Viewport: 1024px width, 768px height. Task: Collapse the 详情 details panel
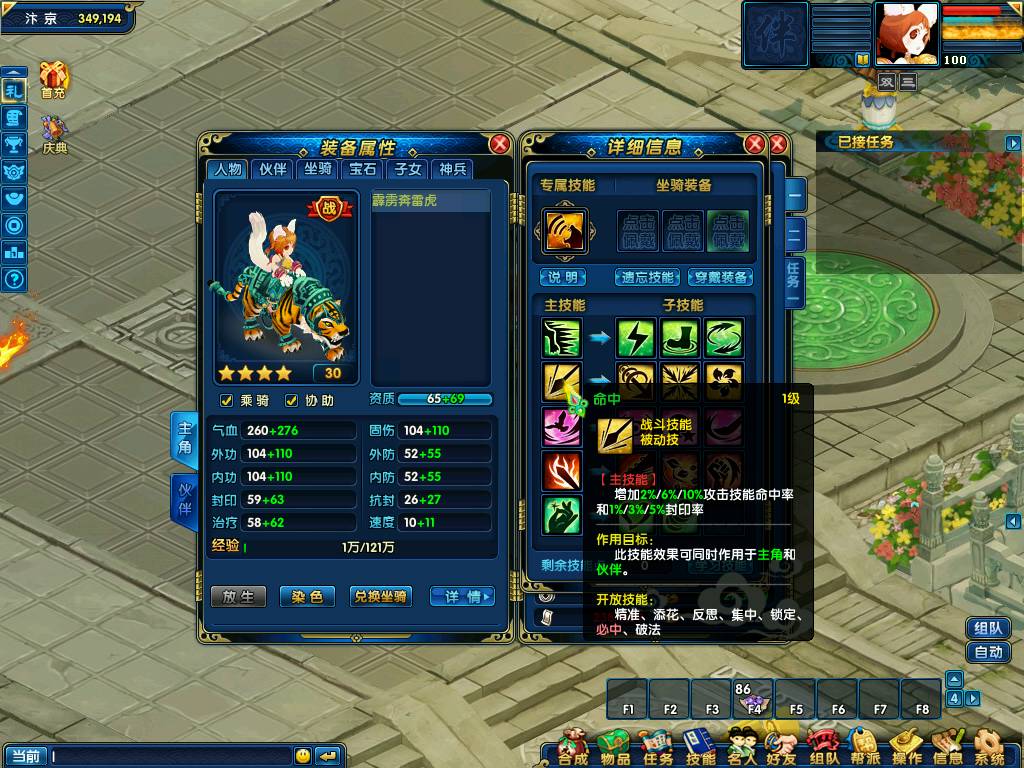(462, 596)
